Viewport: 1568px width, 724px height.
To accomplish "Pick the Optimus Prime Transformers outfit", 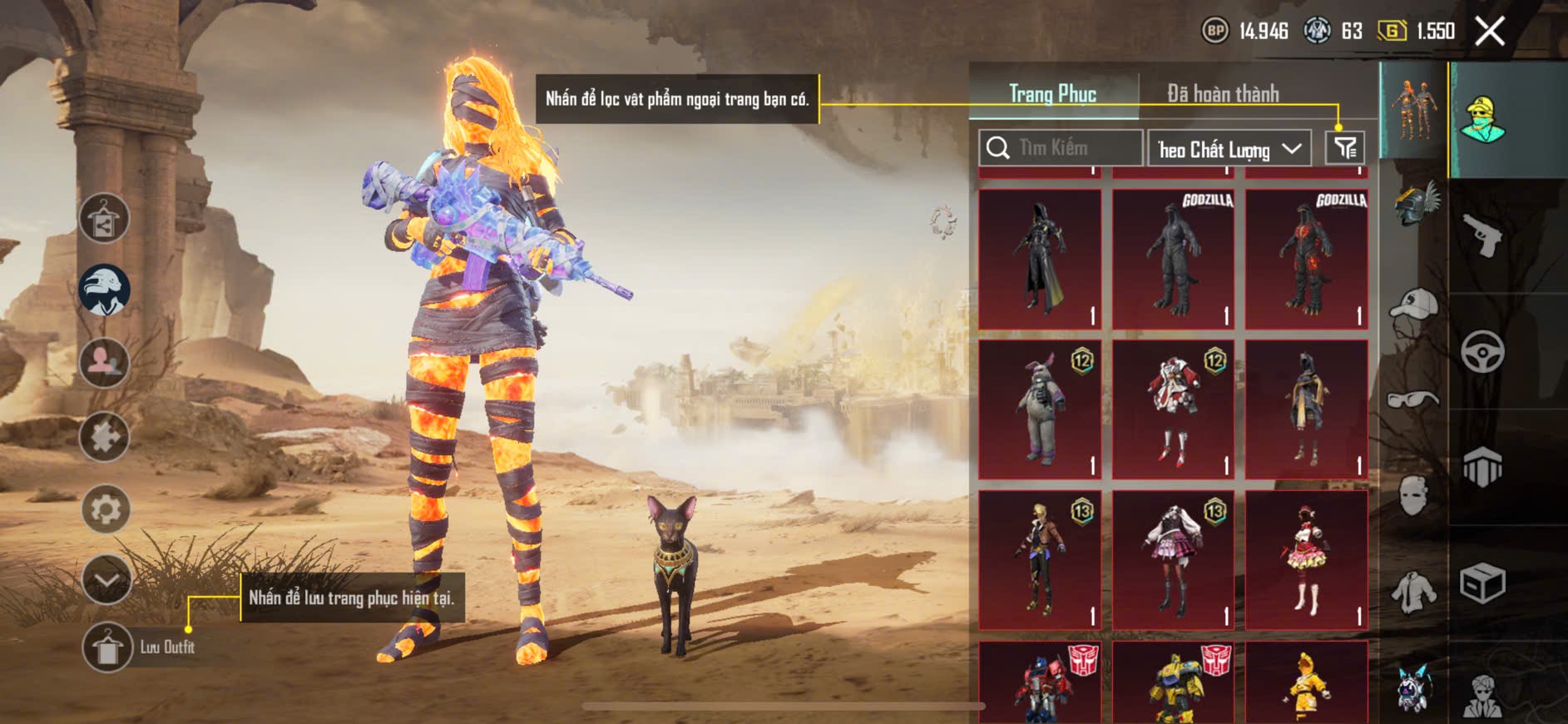I will (x=1040, y=682).
